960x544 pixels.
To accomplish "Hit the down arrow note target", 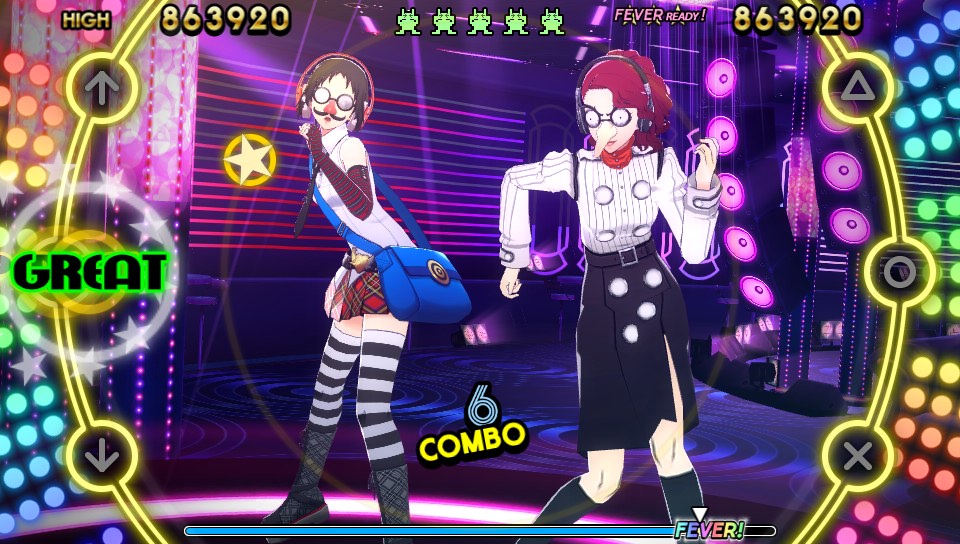I will pyautogui.click(x=100, y=457).
